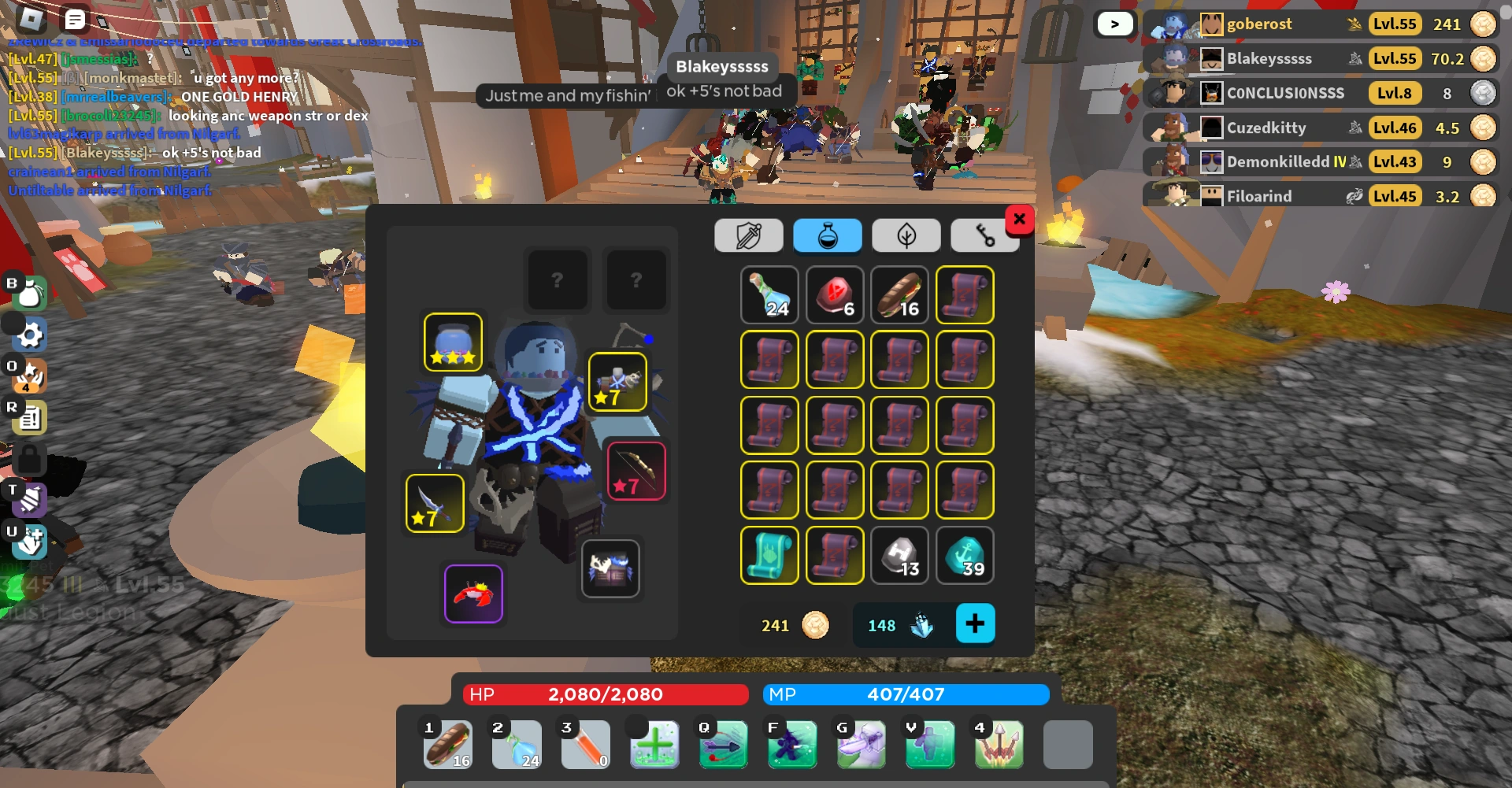Open the settings gear in the sidebar
The height and width of the screenshot is (788, 1512).
pyautogui.click(x=29, y=334)
